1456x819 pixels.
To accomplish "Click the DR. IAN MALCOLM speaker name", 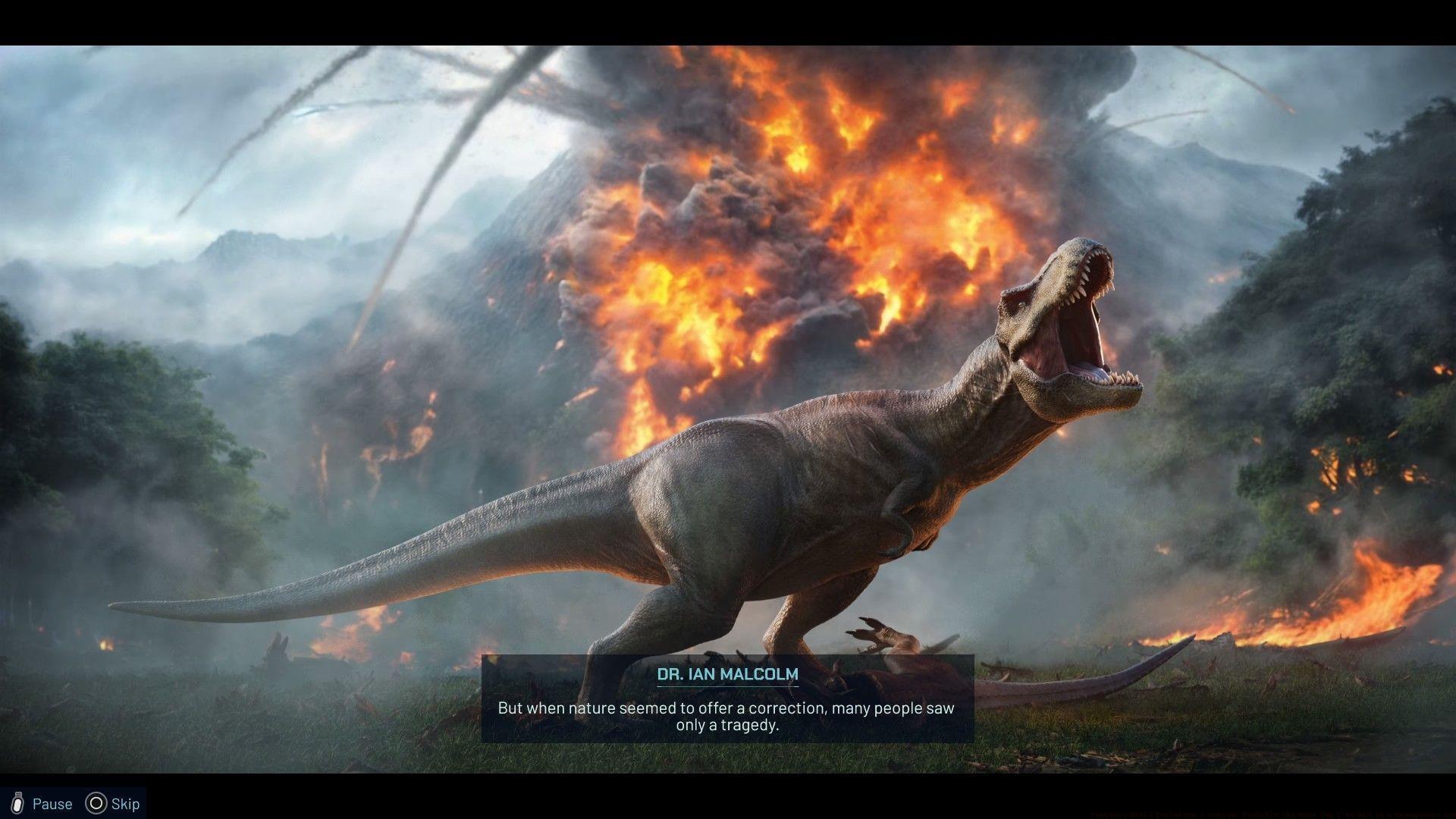I will 727,673.
